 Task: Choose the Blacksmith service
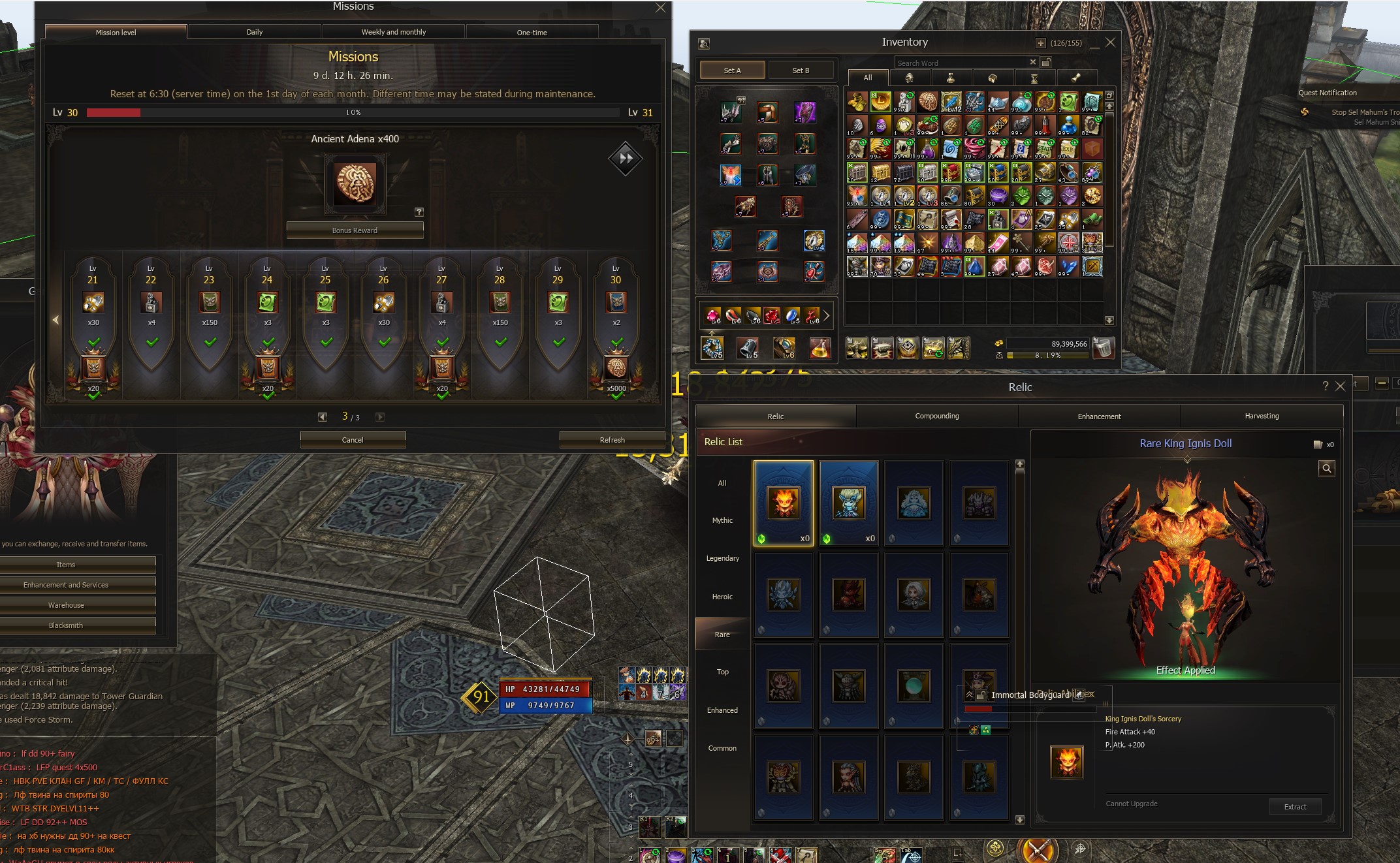pyautogui.click(x=66, y=625)
